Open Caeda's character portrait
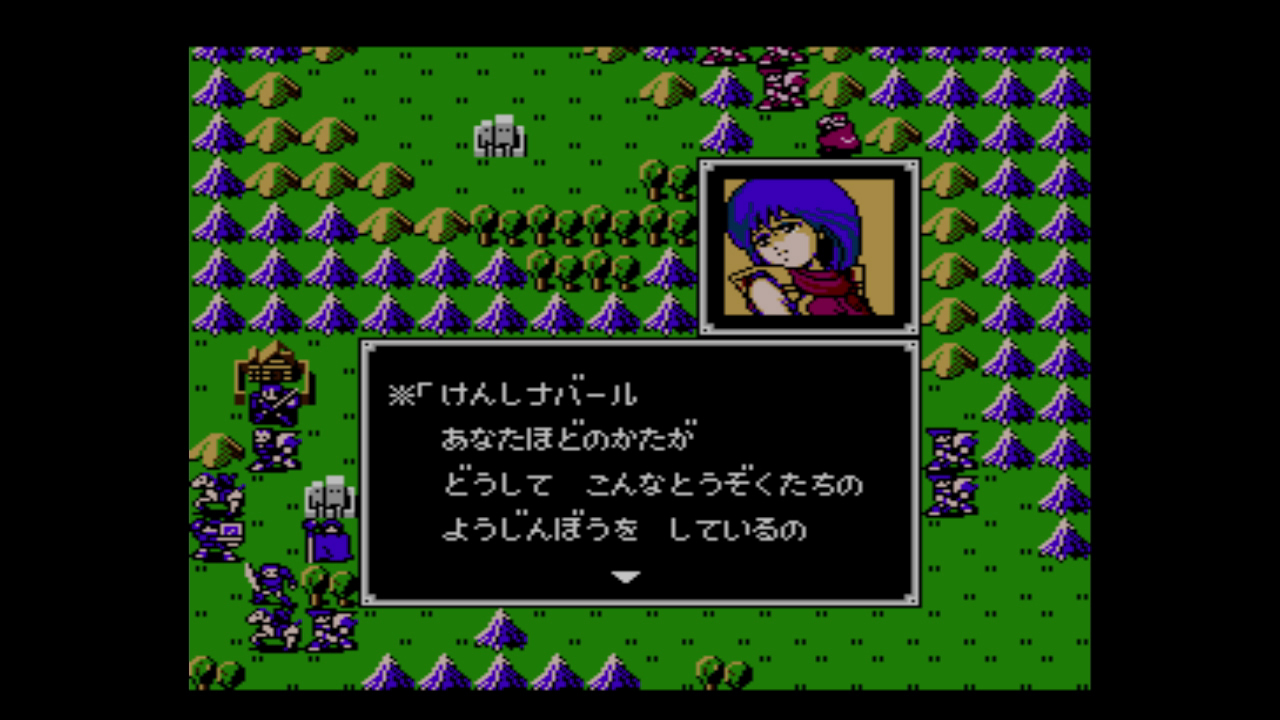The width and height of the screenshot is (1280, 720). (810, 245)
